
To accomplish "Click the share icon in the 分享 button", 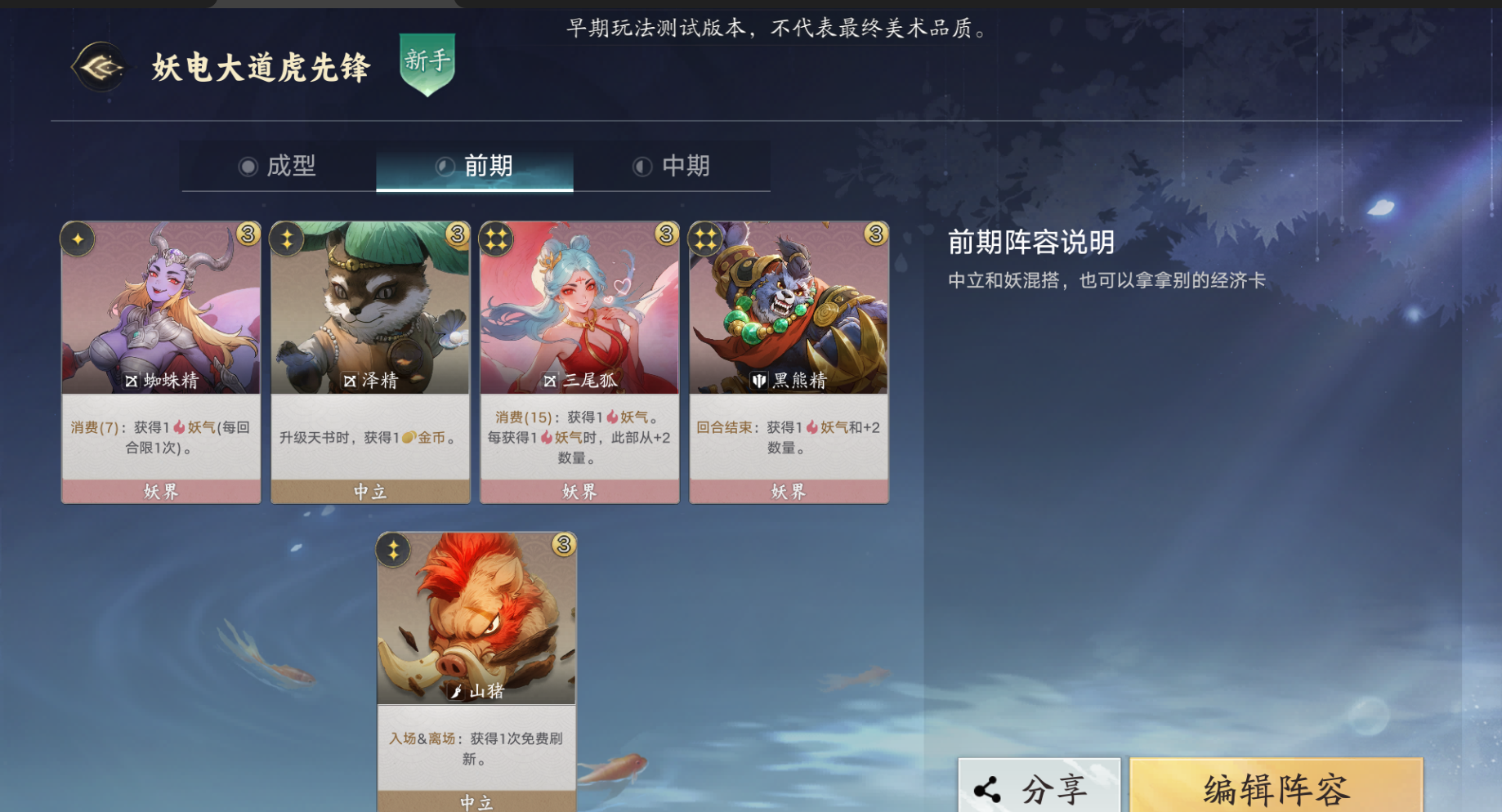I will click(987, 788).
